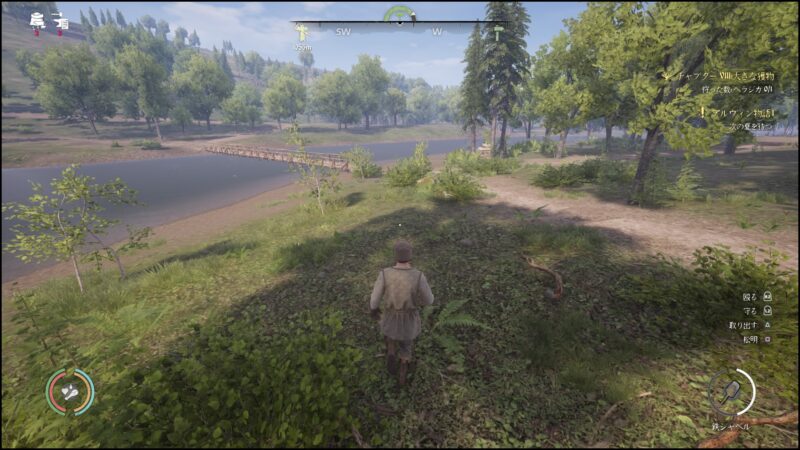Select the waypoint marker on the compass
This screenshot has width=800, height=450.
click(x=302, y=33)
